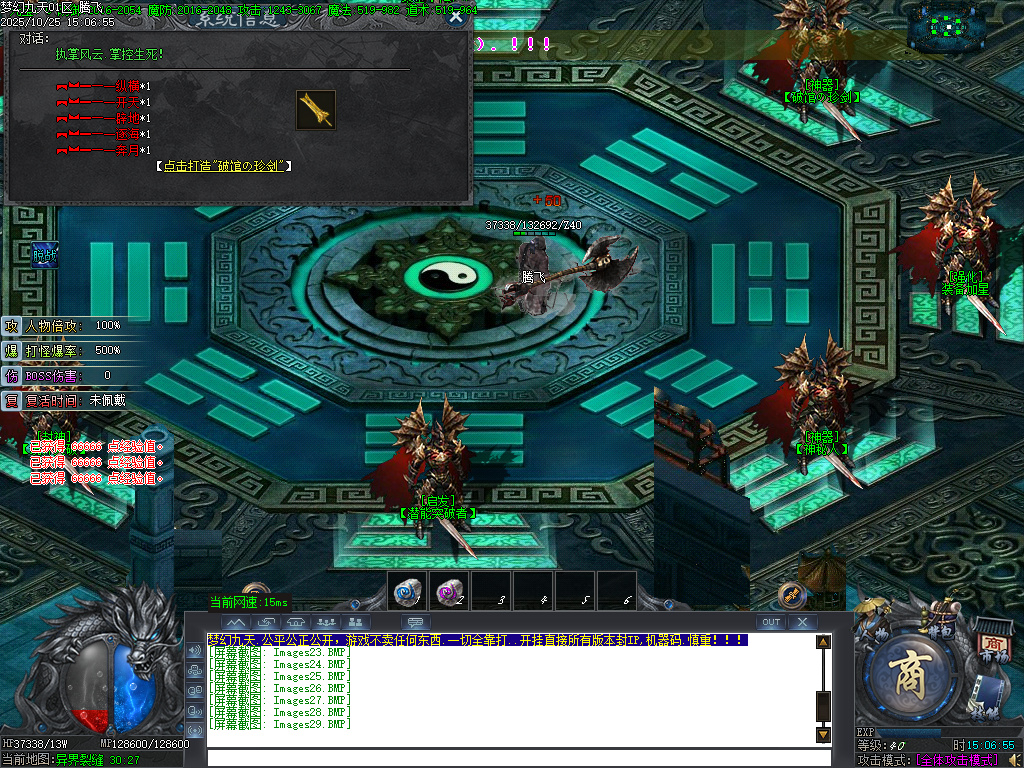1024x768 pixels.
Task: Change the attack mode setting (全体攻击模式)
Action: click(x=956, y=760)
